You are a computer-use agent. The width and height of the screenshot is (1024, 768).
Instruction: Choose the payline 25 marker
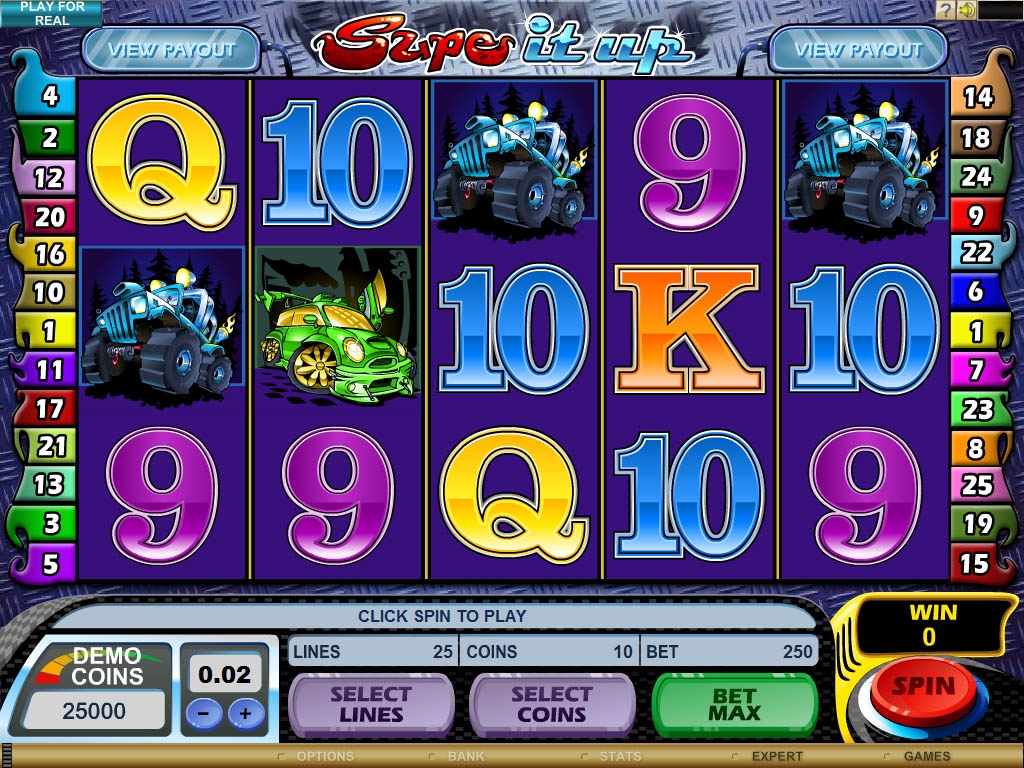coord(976,485)
